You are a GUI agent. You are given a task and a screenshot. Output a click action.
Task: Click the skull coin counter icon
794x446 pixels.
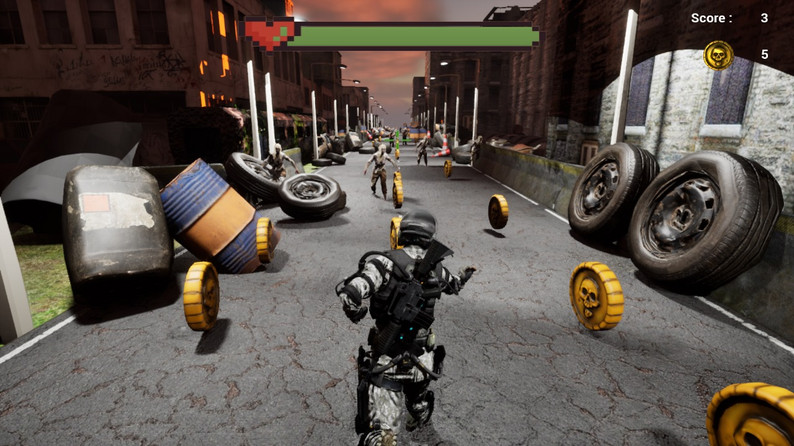pos(718,55)
